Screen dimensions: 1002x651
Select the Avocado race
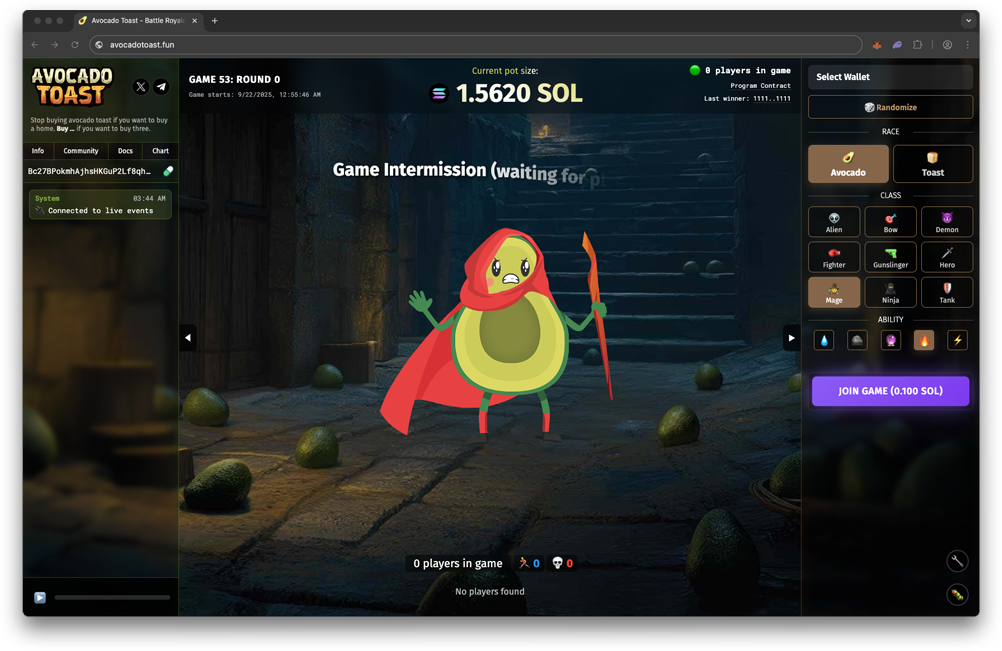(848, 164)
